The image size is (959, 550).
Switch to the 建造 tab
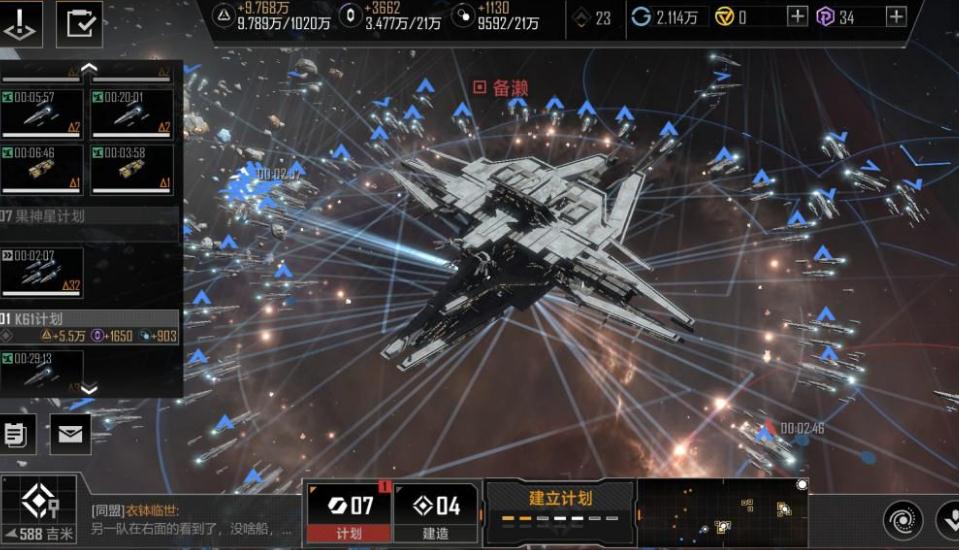(x=436, y=512)
